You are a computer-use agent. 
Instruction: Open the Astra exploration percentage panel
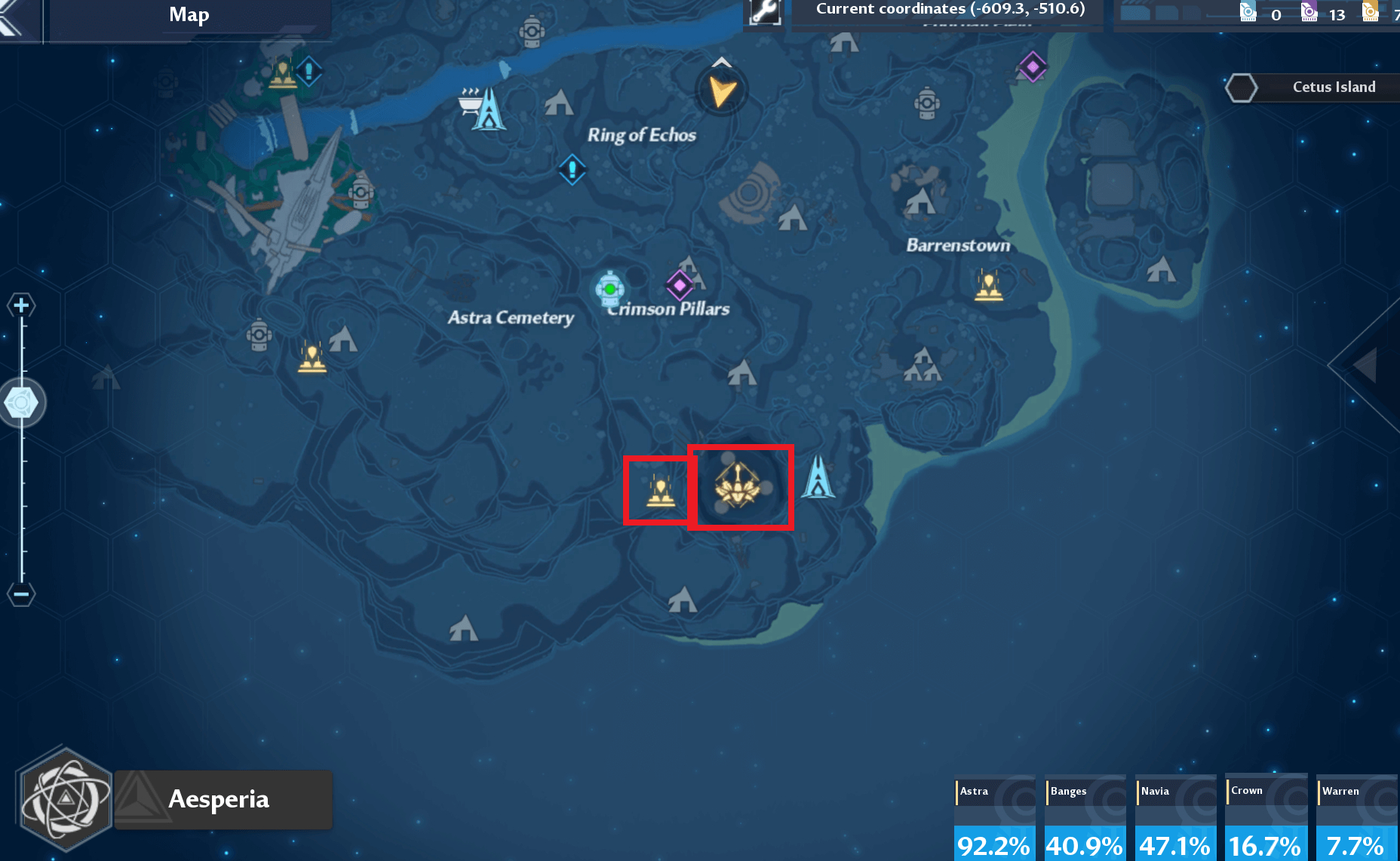[x=994, y=818]
